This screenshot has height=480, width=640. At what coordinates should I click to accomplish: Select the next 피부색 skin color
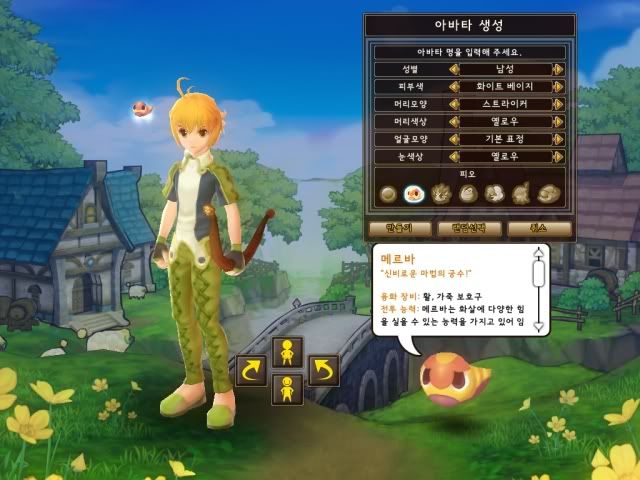pyautogui.click(x=558, y=87)
